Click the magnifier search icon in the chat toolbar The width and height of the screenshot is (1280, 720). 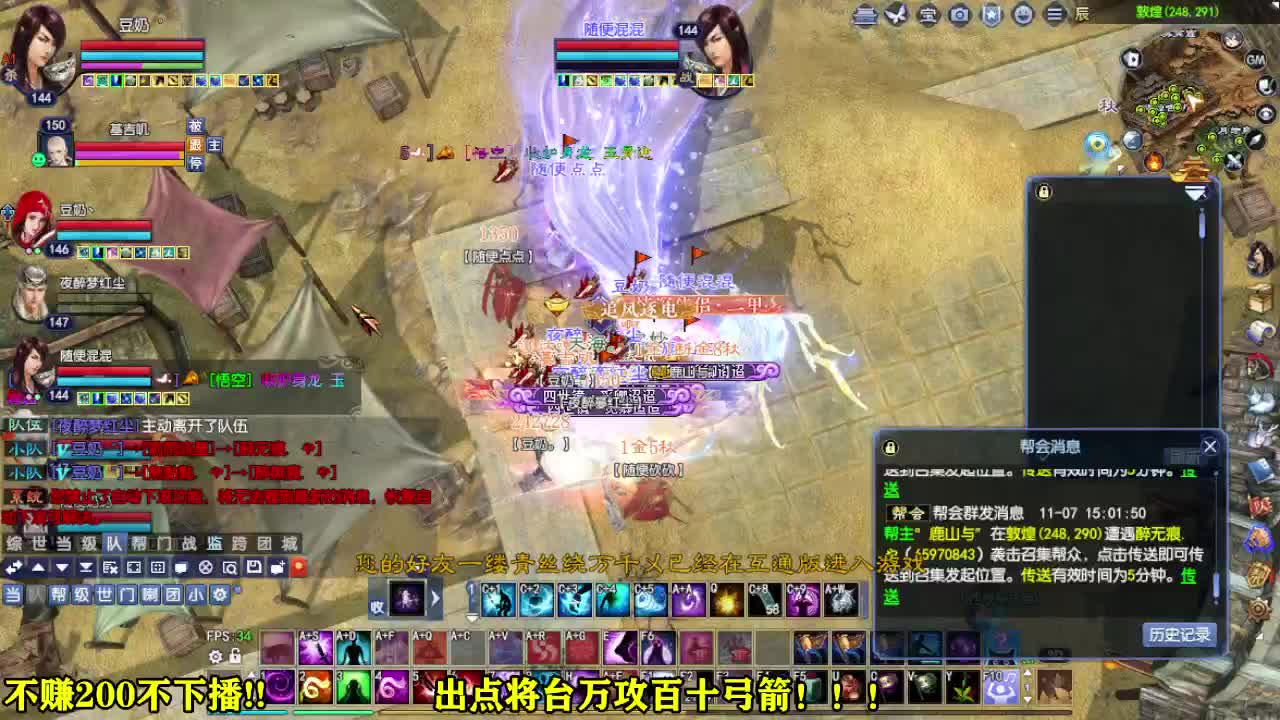[230, 568]
